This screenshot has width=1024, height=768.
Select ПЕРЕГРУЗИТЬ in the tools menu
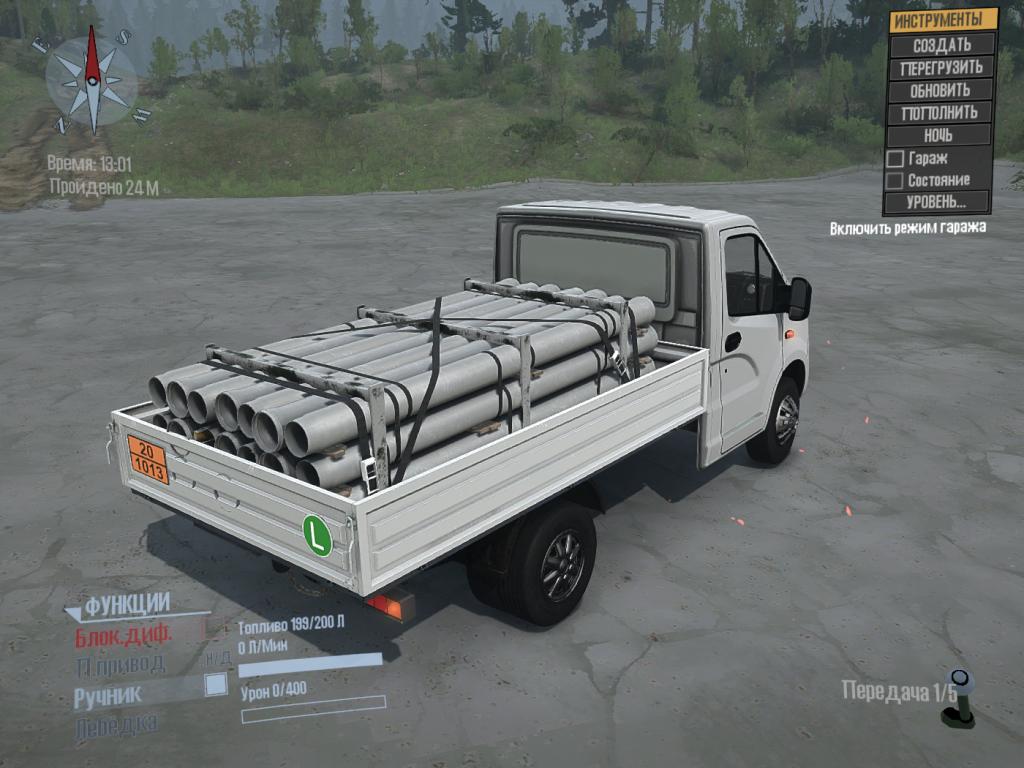click(941, 68)
